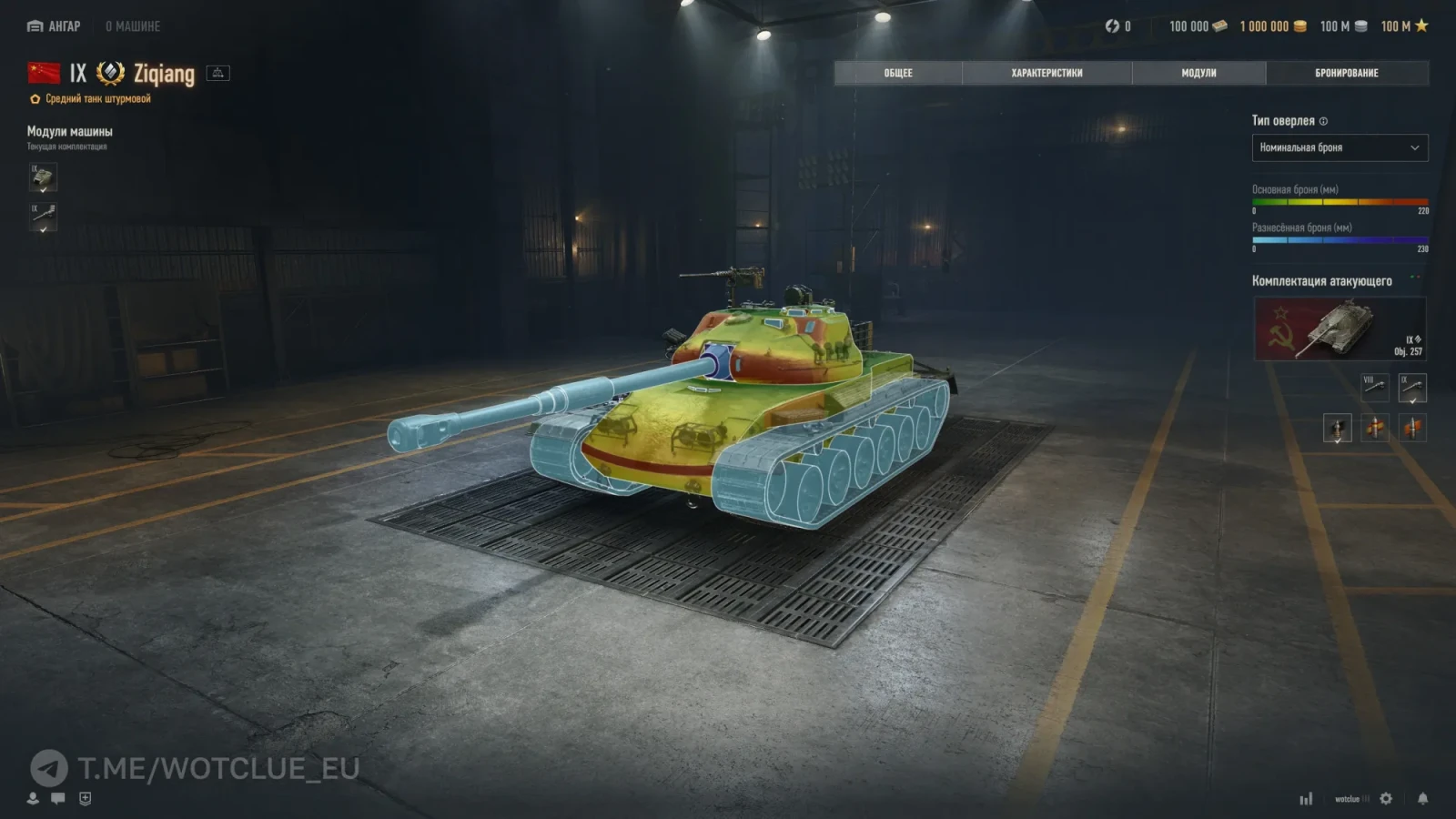Select the tier VIII attacker gun

[1375, 388]
